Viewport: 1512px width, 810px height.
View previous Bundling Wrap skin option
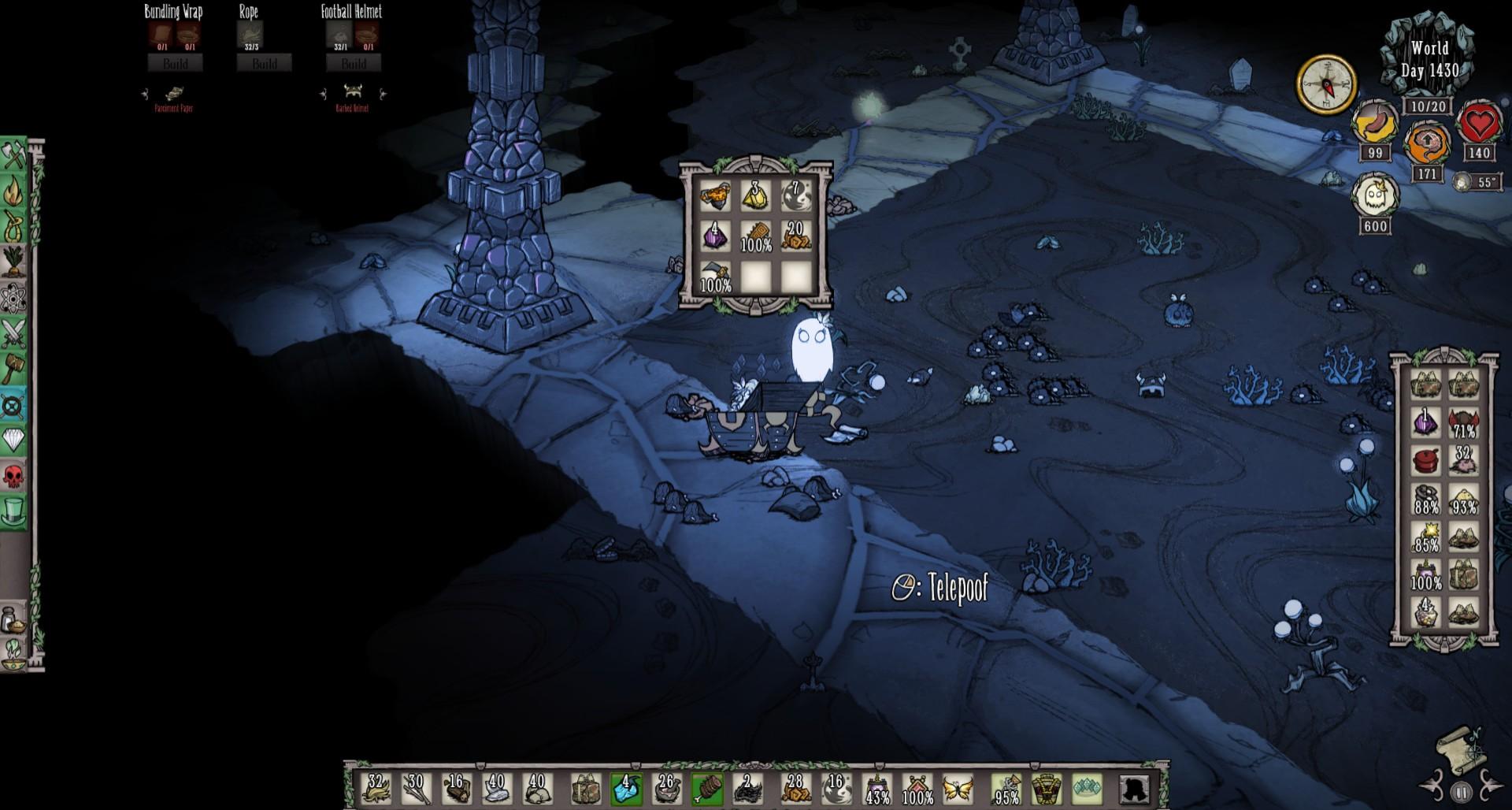(146, 93)
